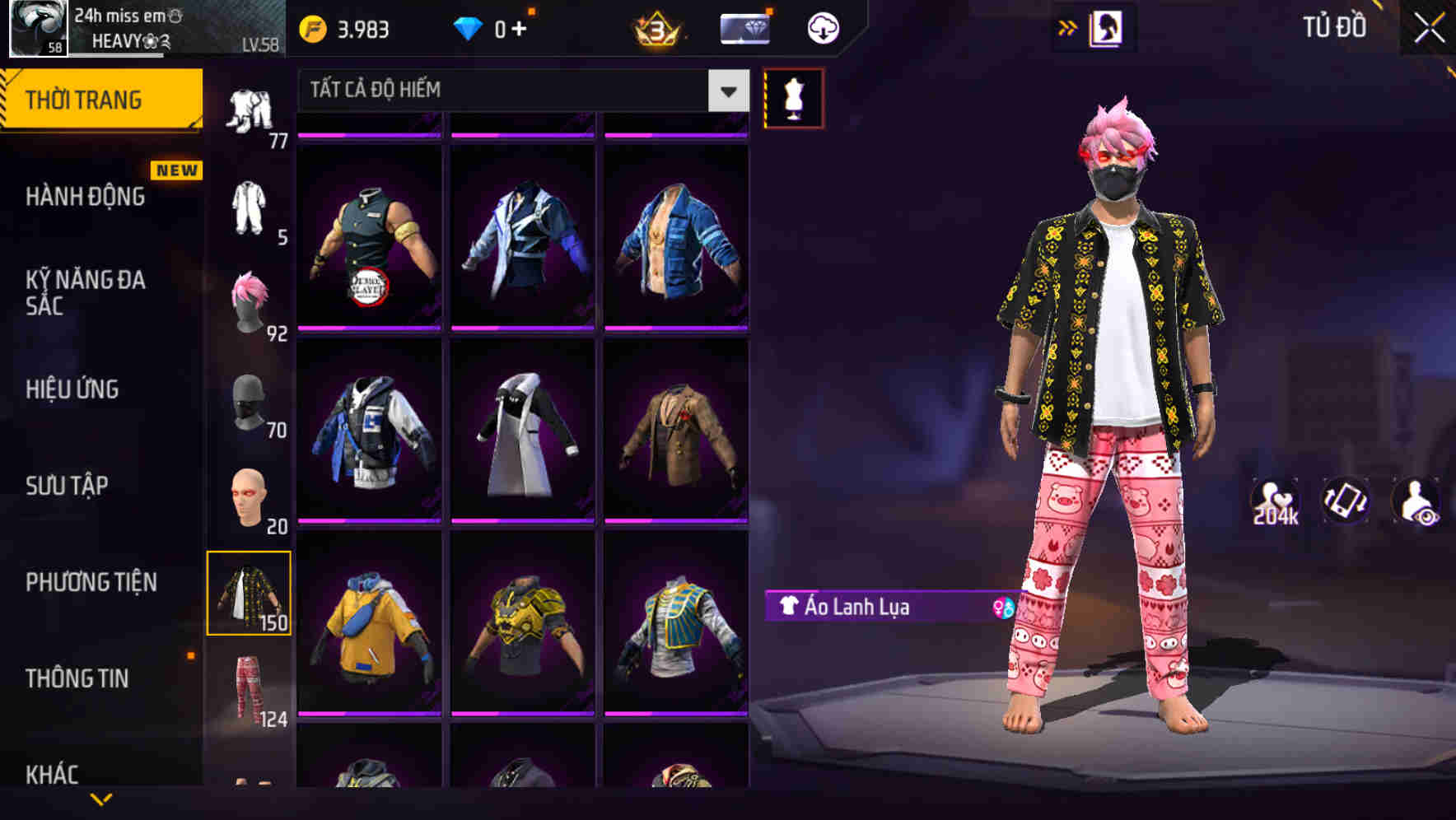Select the pink hair category icon

(x=251, y=298)
